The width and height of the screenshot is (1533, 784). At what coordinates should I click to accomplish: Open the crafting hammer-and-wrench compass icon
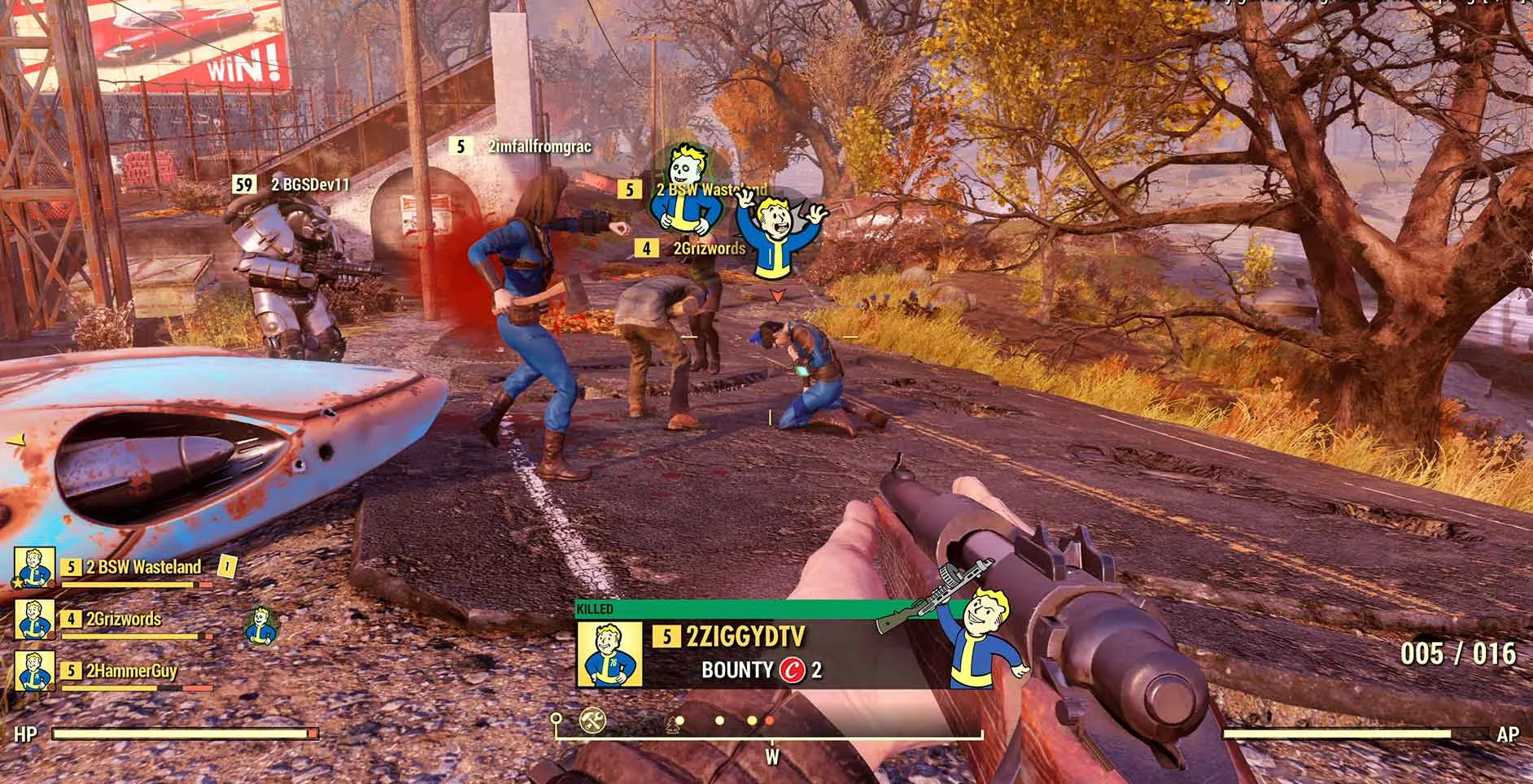coord(592,720)
